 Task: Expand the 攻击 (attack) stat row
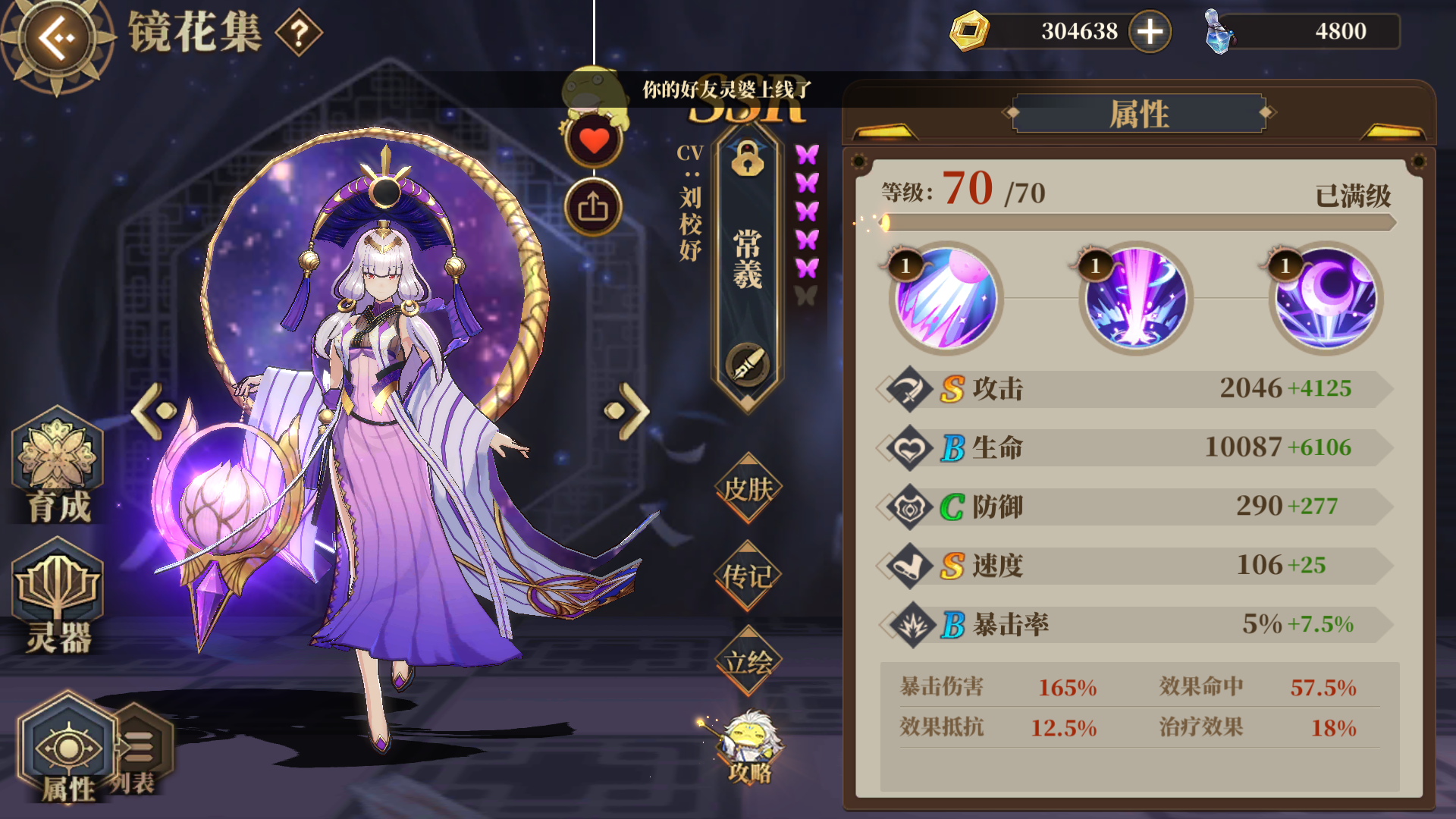[1137, 389]
